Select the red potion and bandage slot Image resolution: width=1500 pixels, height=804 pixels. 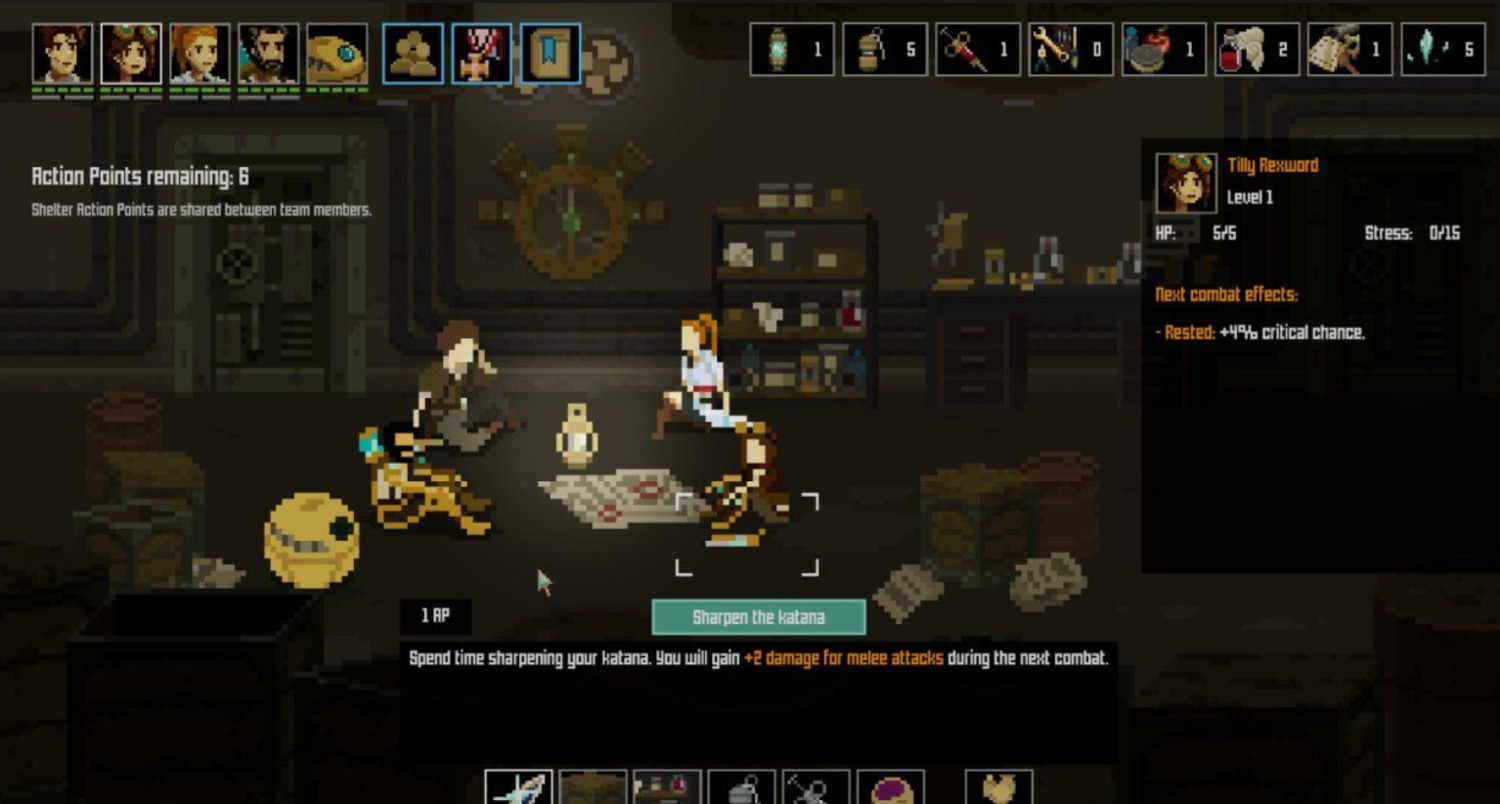coord(1257,50)
